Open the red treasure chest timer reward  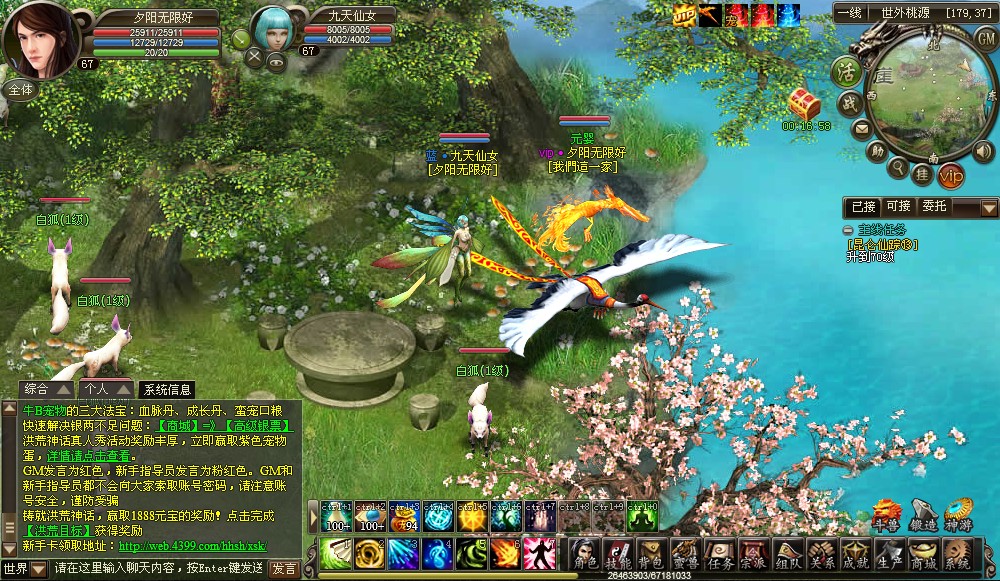[805, 102]
